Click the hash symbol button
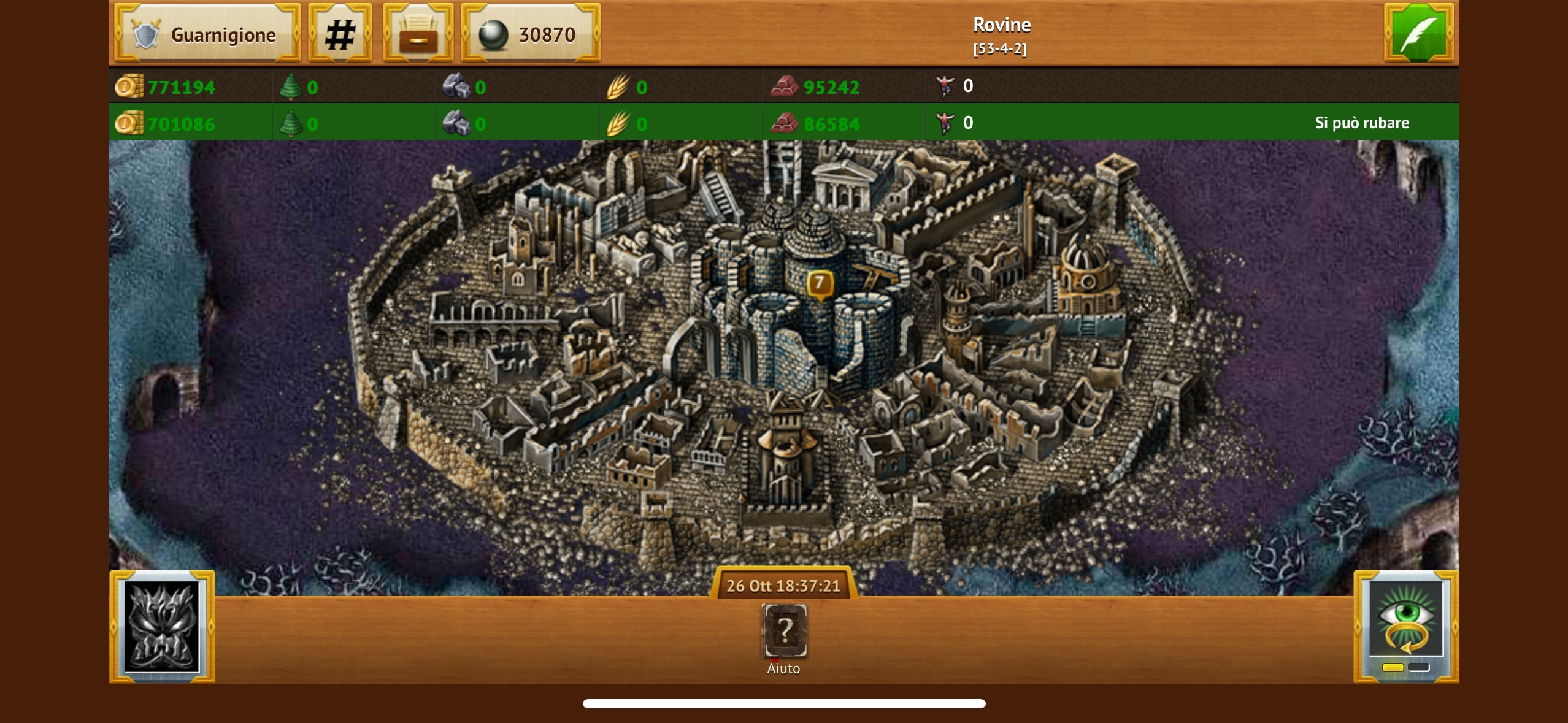 point(340,34)
